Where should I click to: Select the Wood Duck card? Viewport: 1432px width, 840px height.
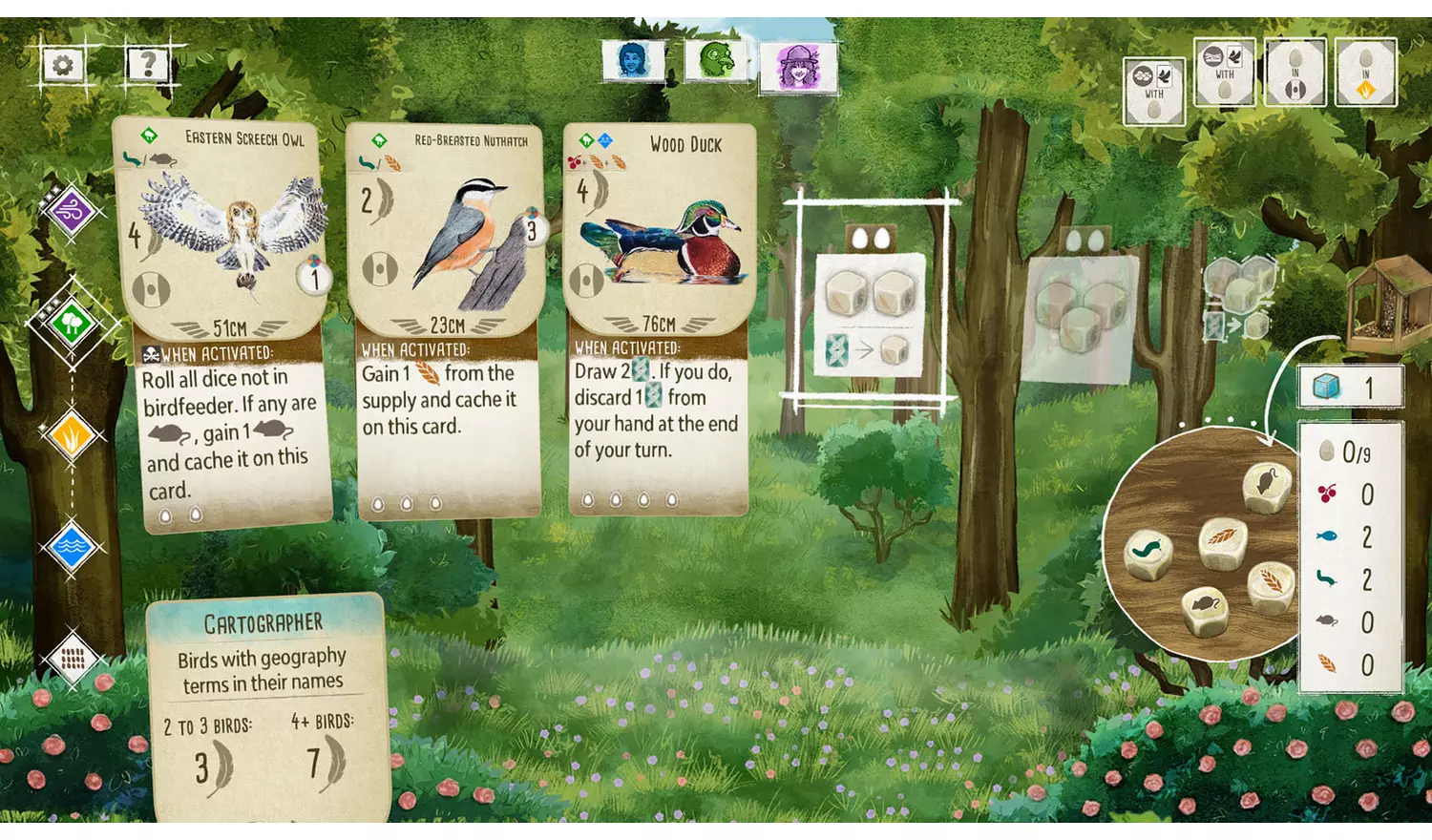point(659,320)
